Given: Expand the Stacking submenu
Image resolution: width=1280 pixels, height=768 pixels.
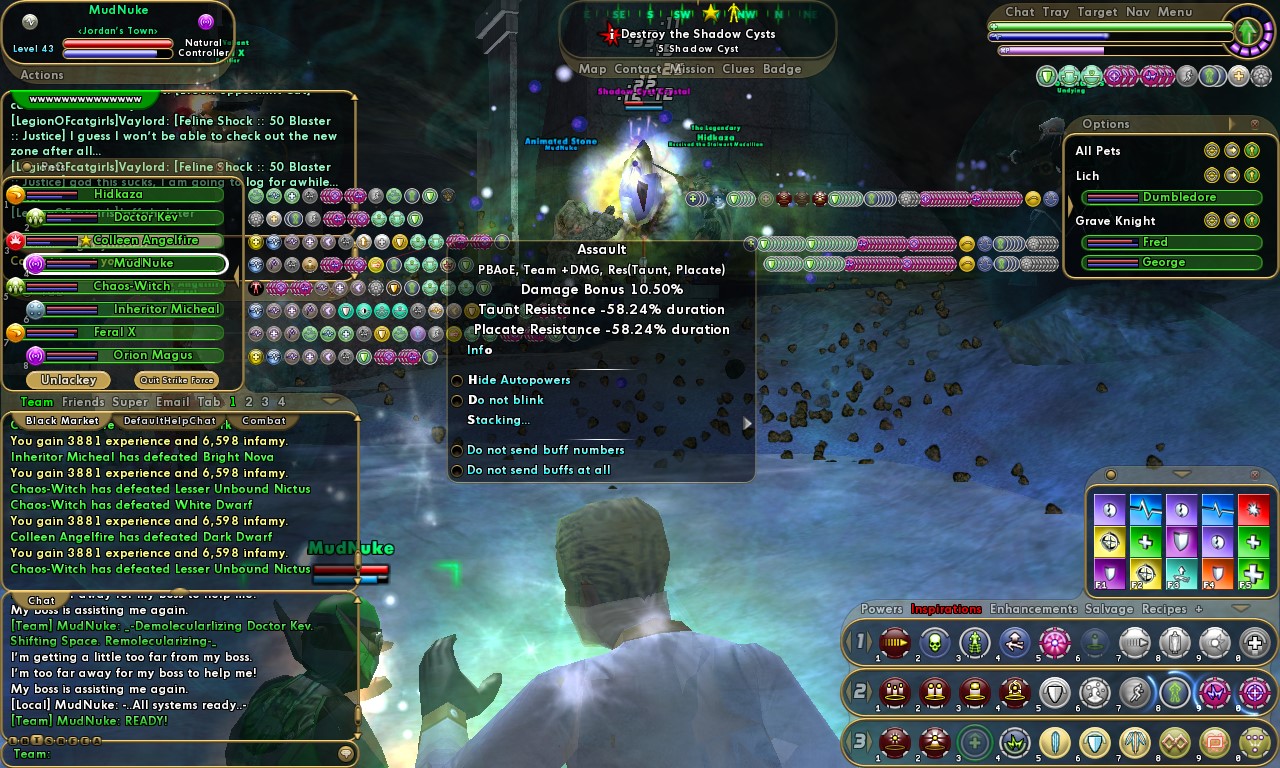Looking at the screenshot, I should pyautogui.click(x=498, y=420).
